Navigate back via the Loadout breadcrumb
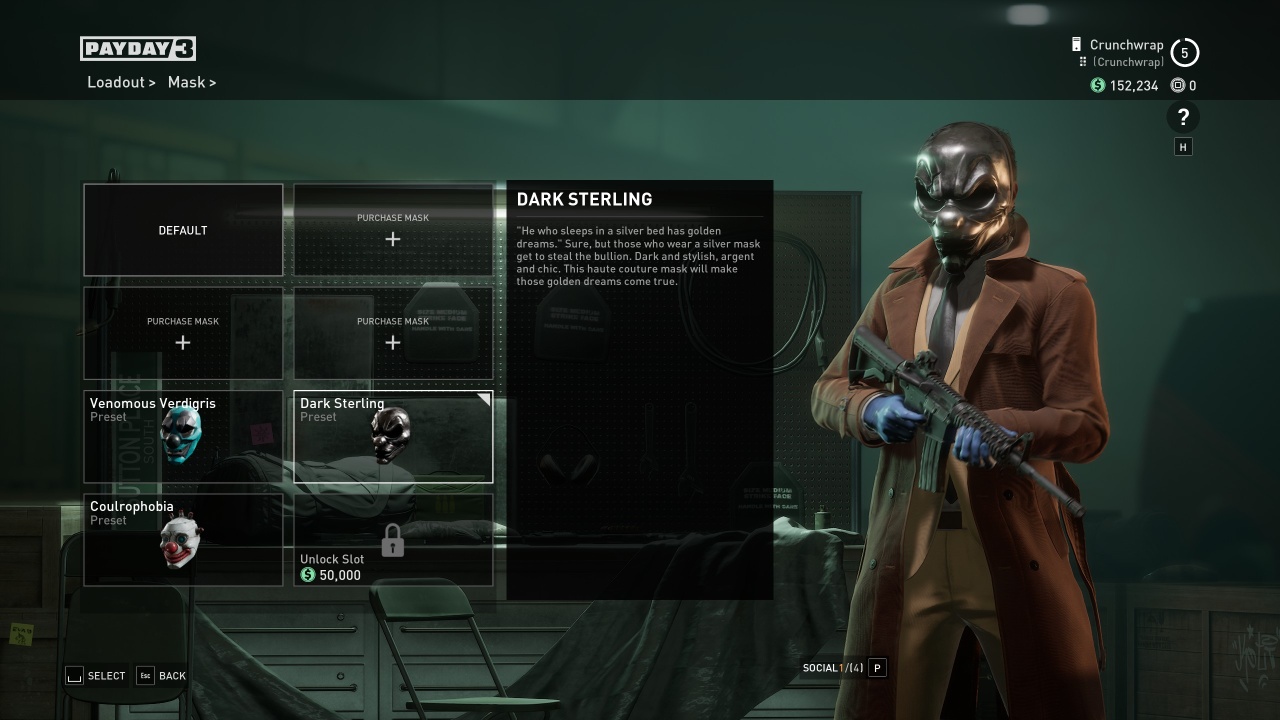 point(116,82)
